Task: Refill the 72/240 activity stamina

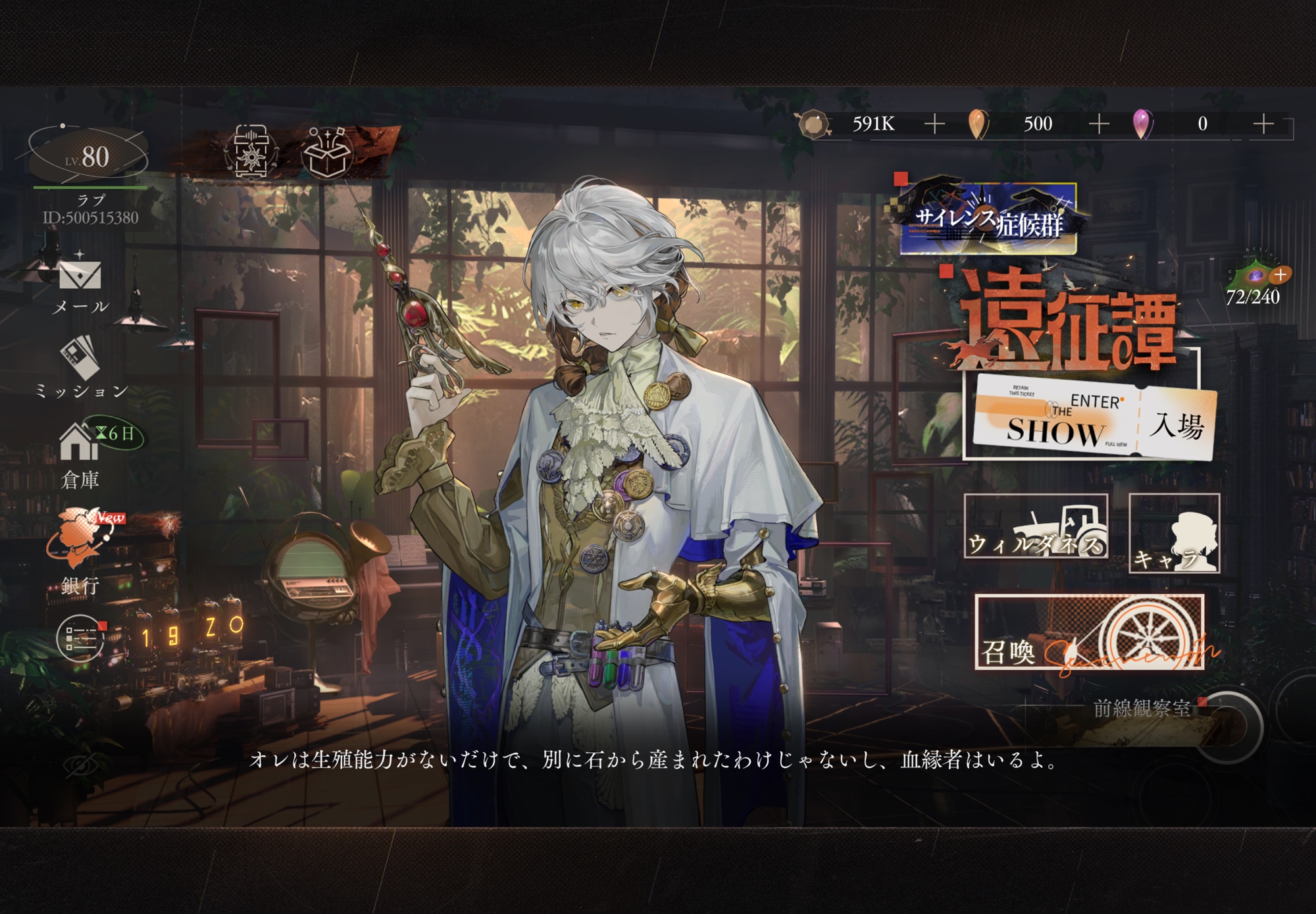Action: pos(1280,274)
